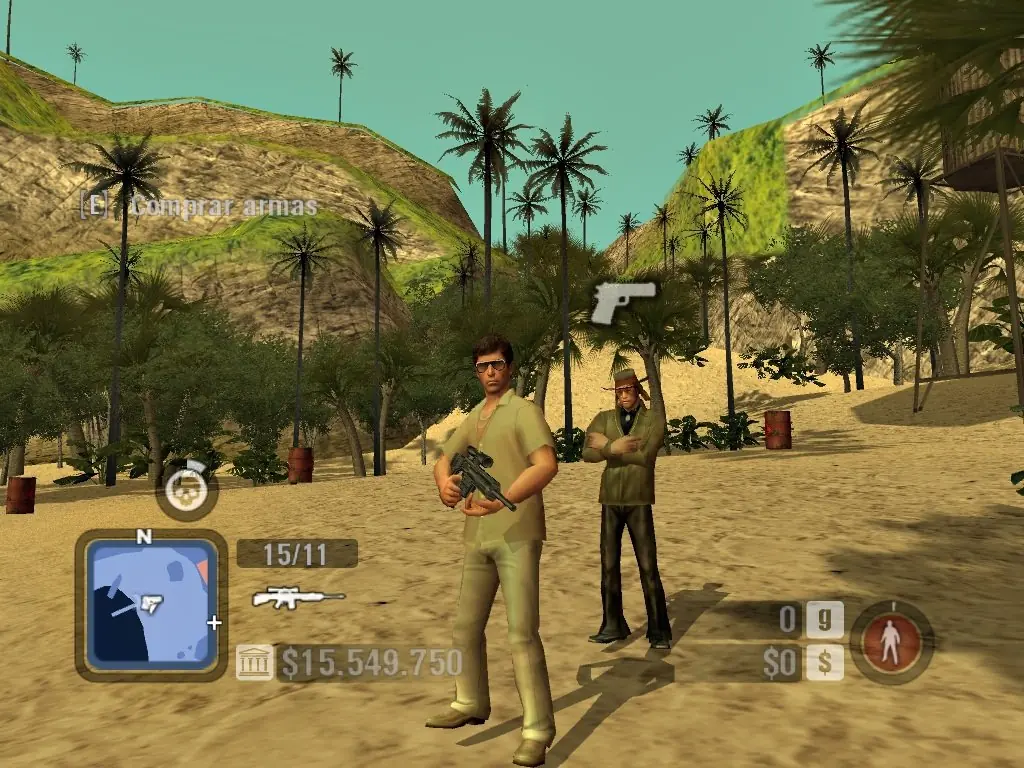Open the minimap in the corner
This screenshot has height=768, width=1024.
coord(150,605)
